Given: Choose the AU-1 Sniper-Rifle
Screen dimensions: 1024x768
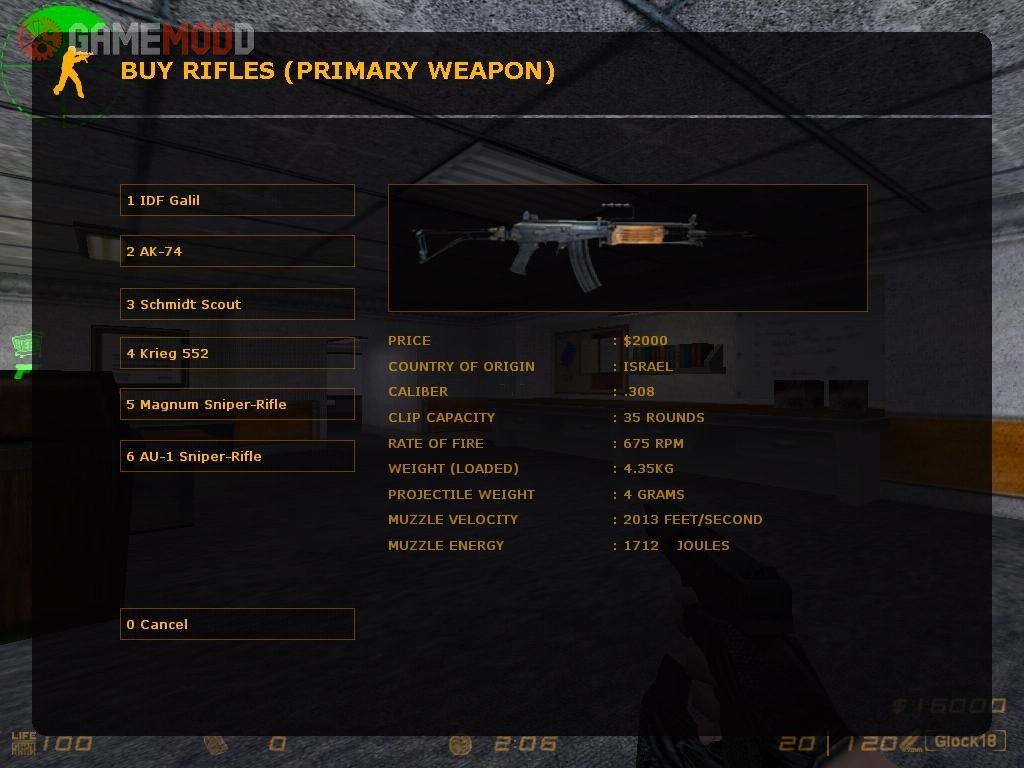Looking at the screenshot, I should pyautogui.click(x=237, y=456).
